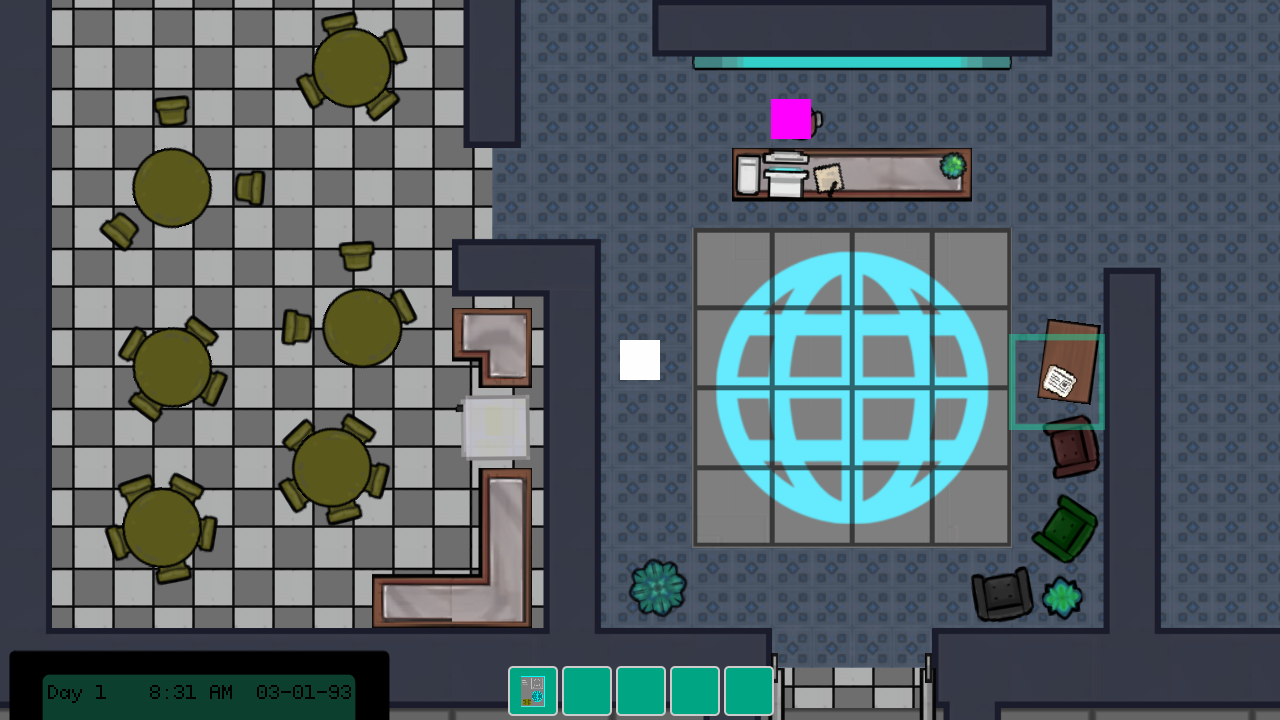This screenshot has height=720, width=1280.
Task: Pick up the note lying on the reception counter
Action: (828, 180)
